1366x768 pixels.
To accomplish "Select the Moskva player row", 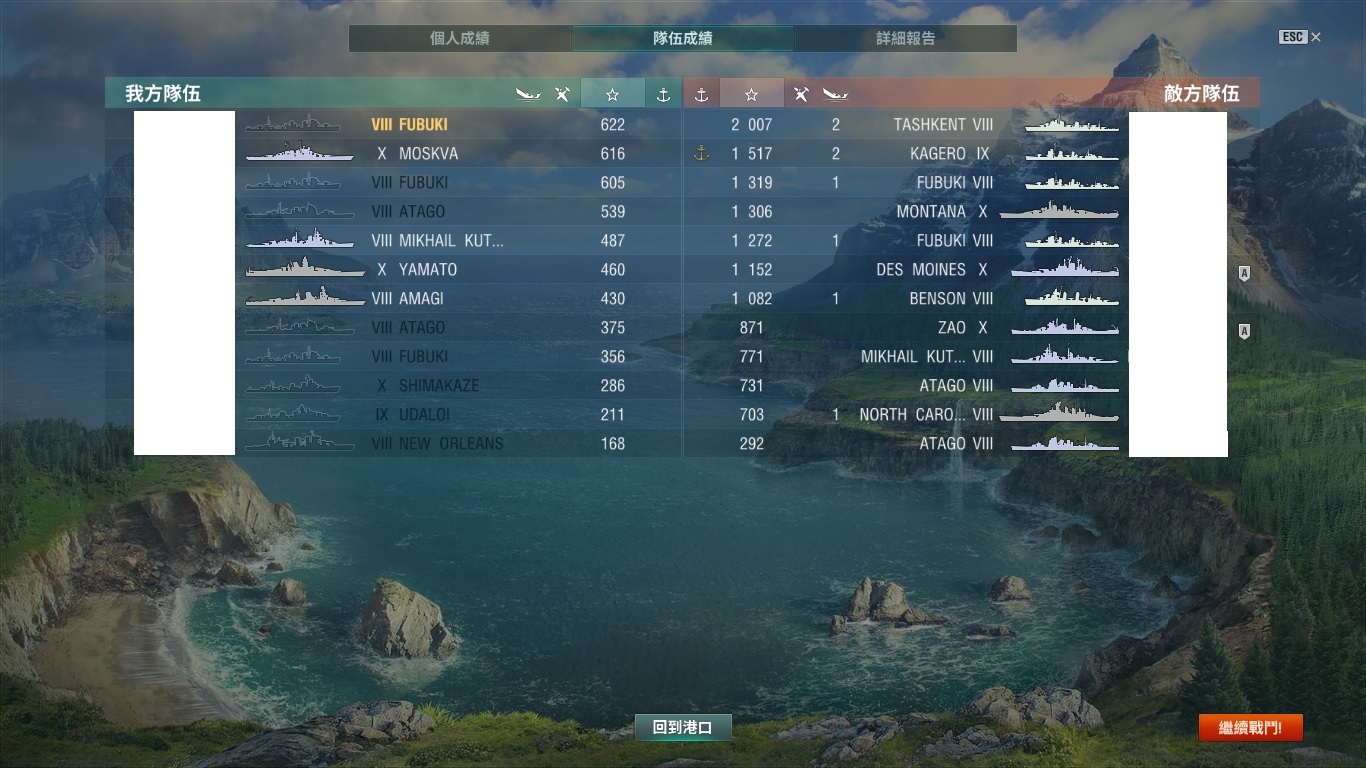I will coord(428,154).
